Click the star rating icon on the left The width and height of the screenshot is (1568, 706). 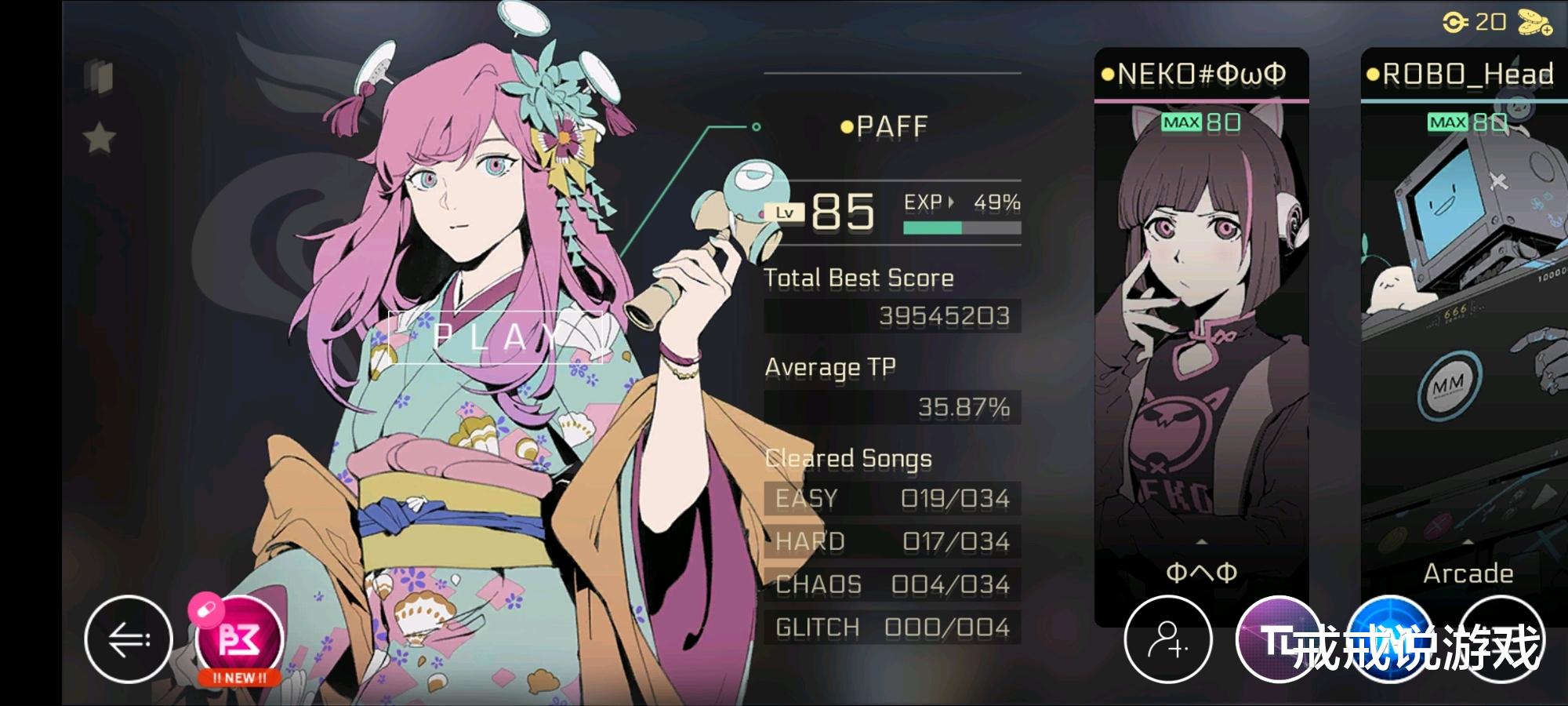[x=96, y=135]
